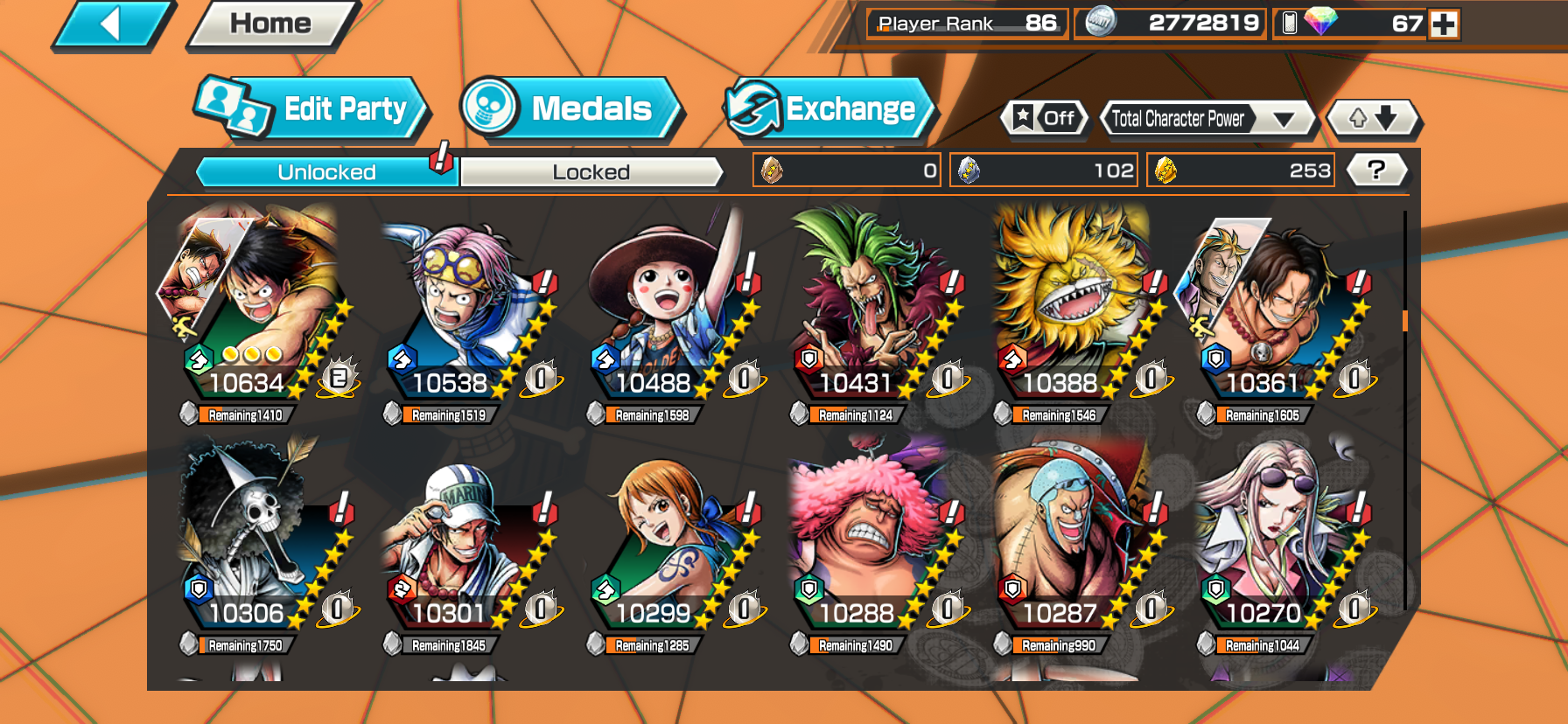
Task: Open the Edit Party menu
Action: click(x=311, y=108)
